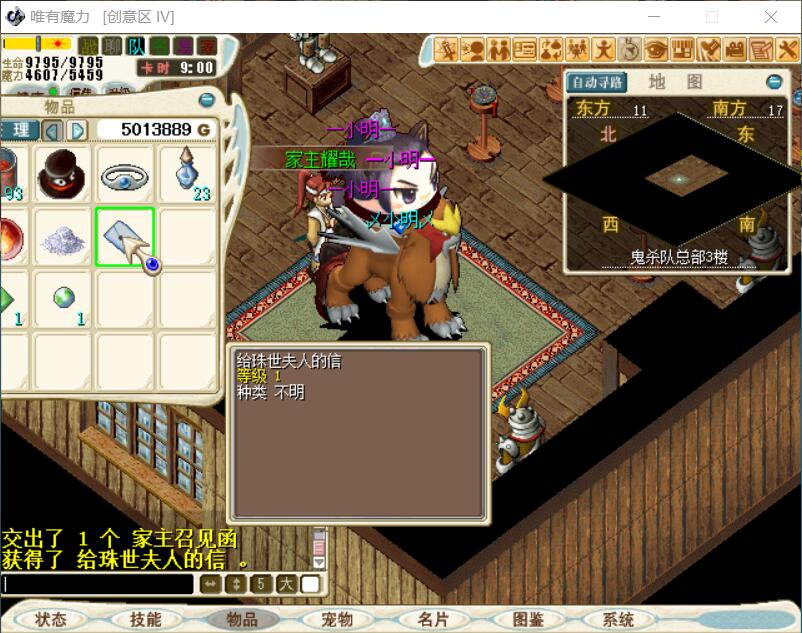
Task: Open the 图鉴 encyclopedia tab
Action: pos(528,619)
